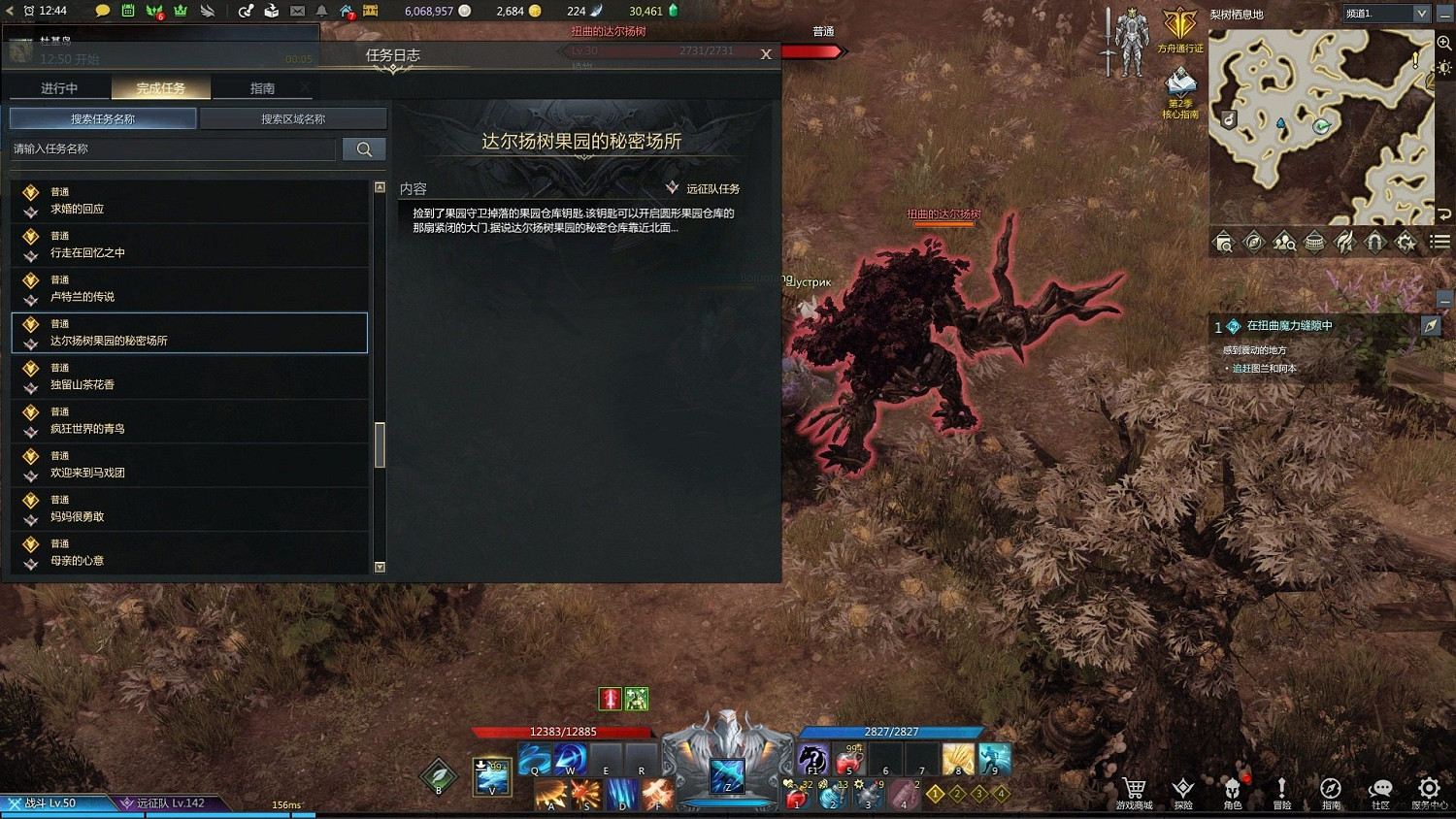Click the minus collapse control above quest tracker

[x=1445, y=300]
